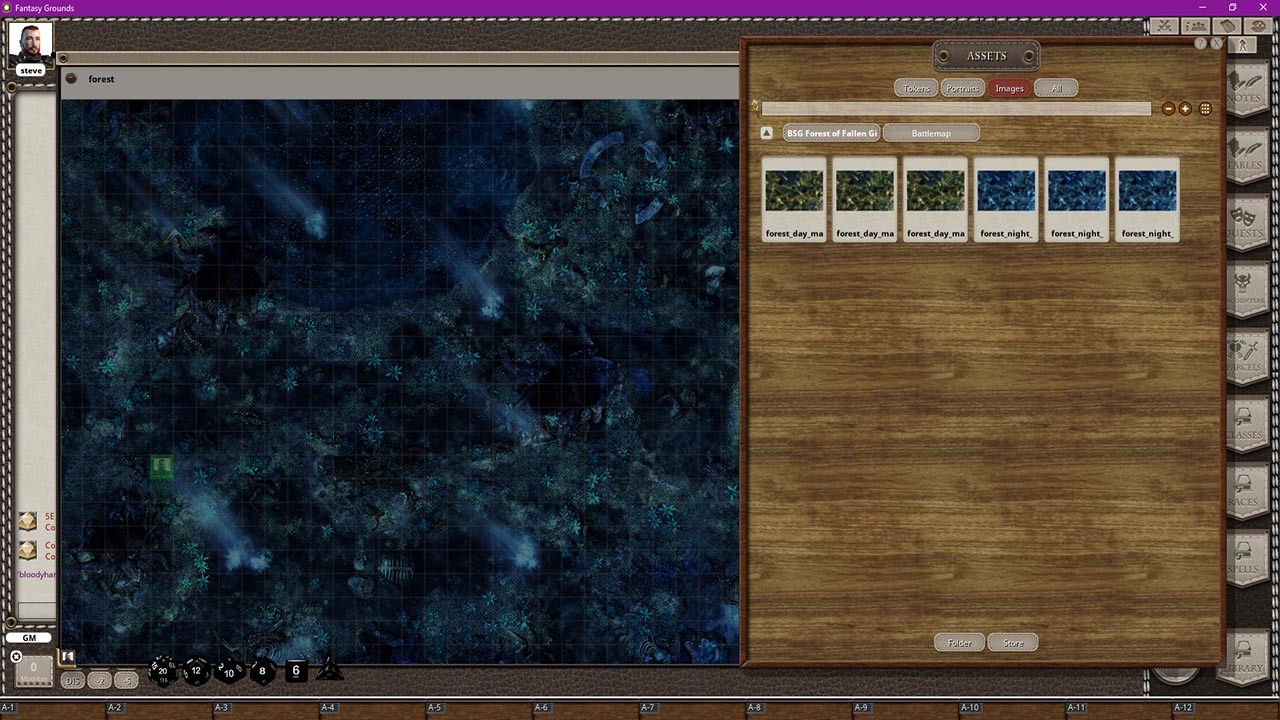
Task: Roll the d12 die
Action: click(194, 671)
